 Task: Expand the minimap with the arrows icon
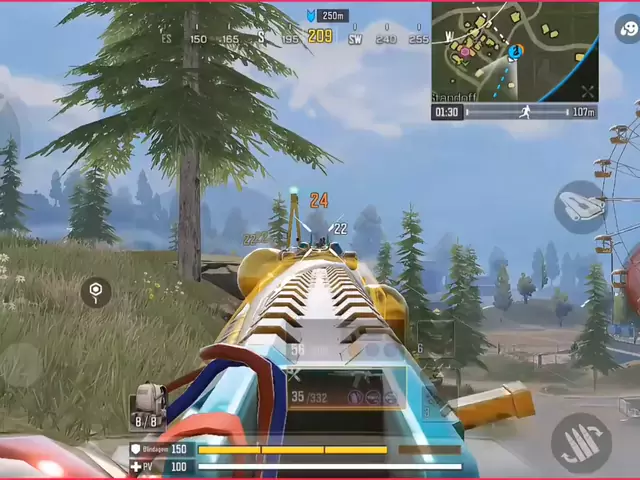[587, 92]
